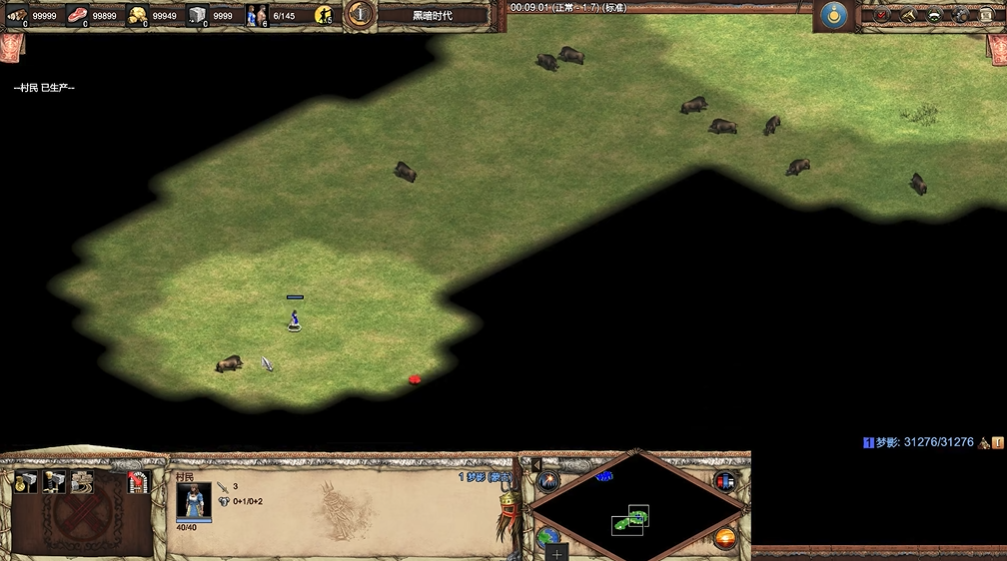Open the chat horn icon

908,15
